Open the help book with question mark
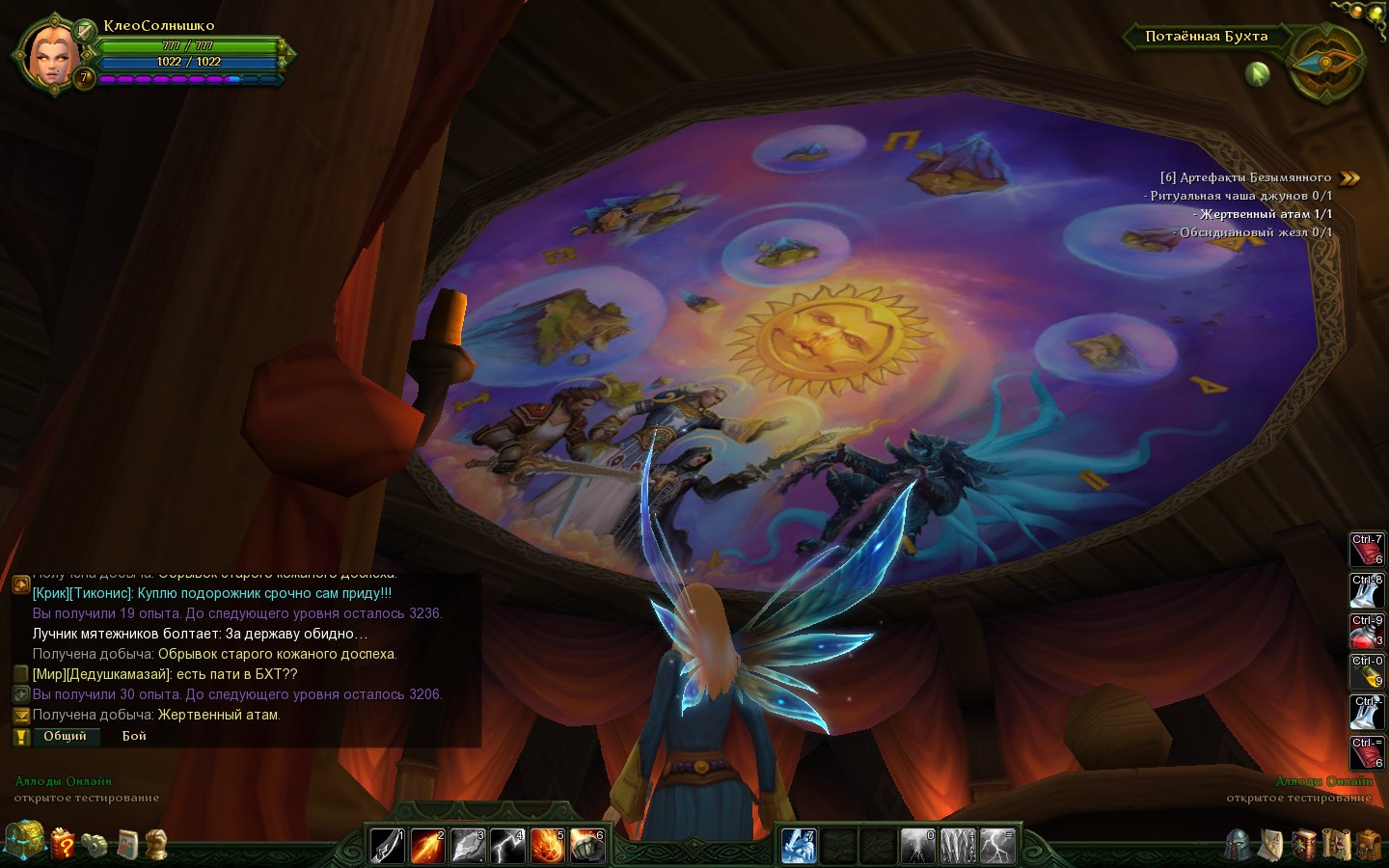This screenshot has width=1389, height=868. click(x=63, y=844)
